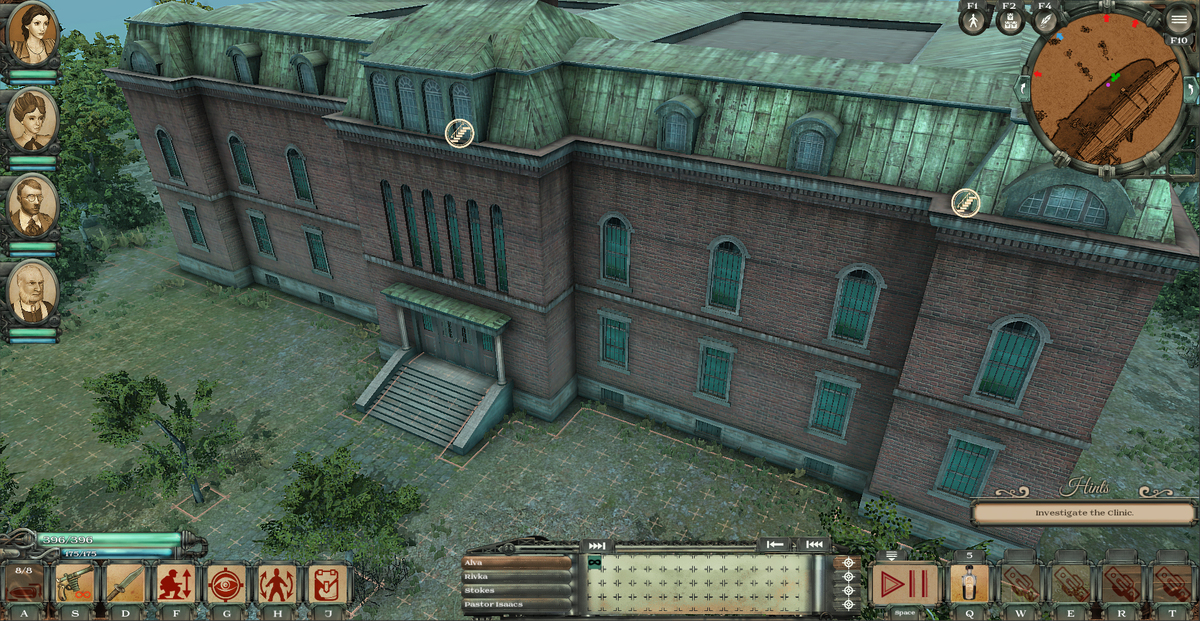Open the character sheet figure icon
This screenshot has width=1200, height=621.
pyautogui.click(x=972, y=22)
